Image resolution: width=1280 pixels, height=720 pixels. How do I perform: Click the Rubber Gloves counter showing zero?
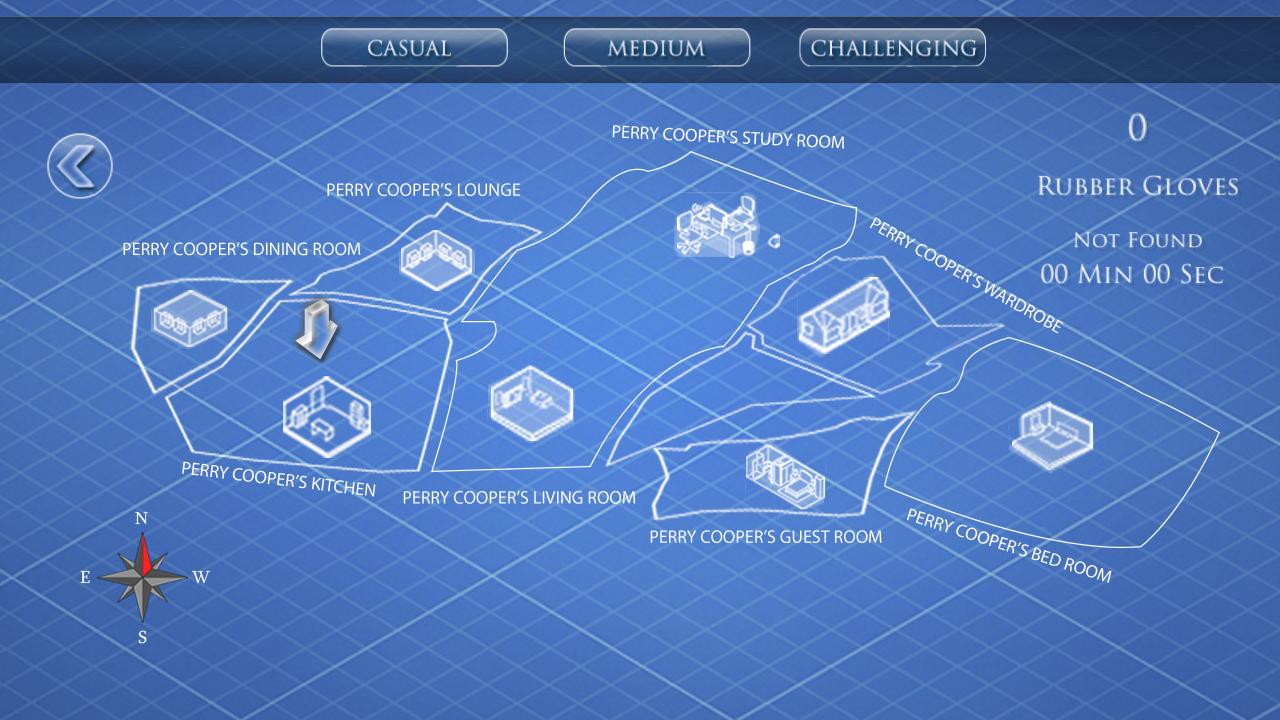point(1136,128)
